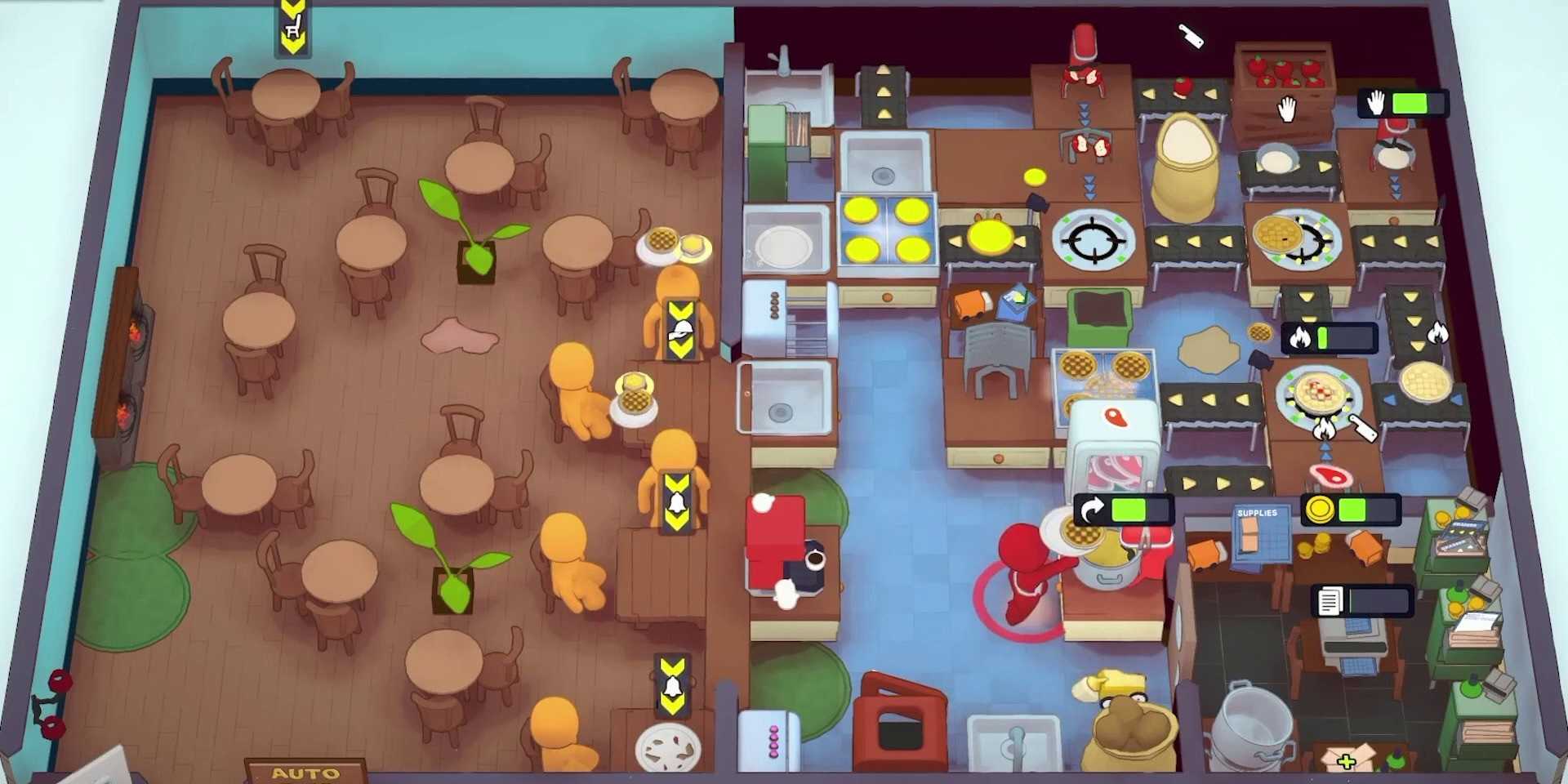The height and width of the screenshot is (784, 1568).
Task: Select the fire icon beside the waffle hotplate
Action: click(x=1325, y=429)
